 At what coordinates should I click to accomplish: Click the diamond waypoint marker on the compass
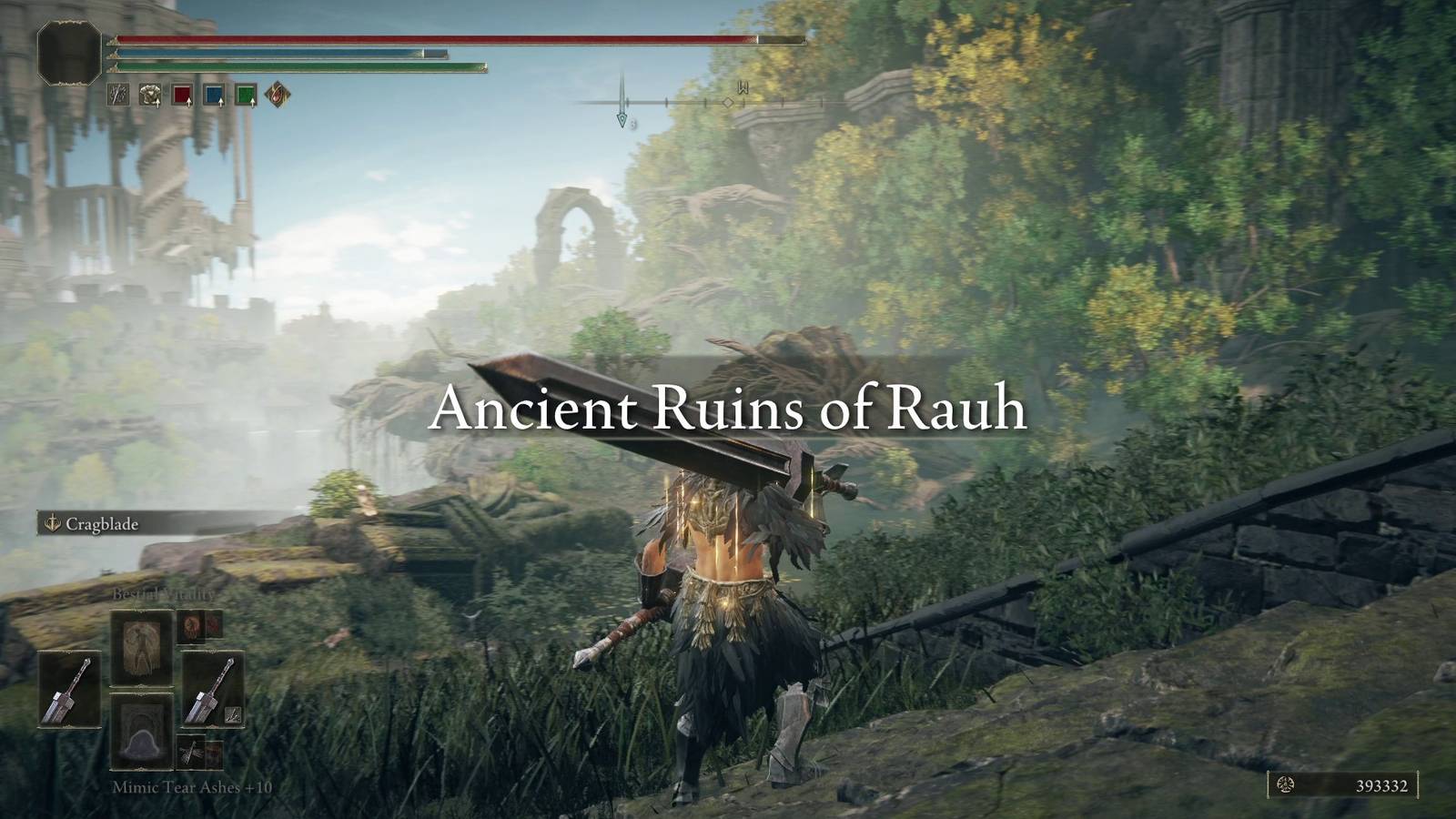pos(728,104)
